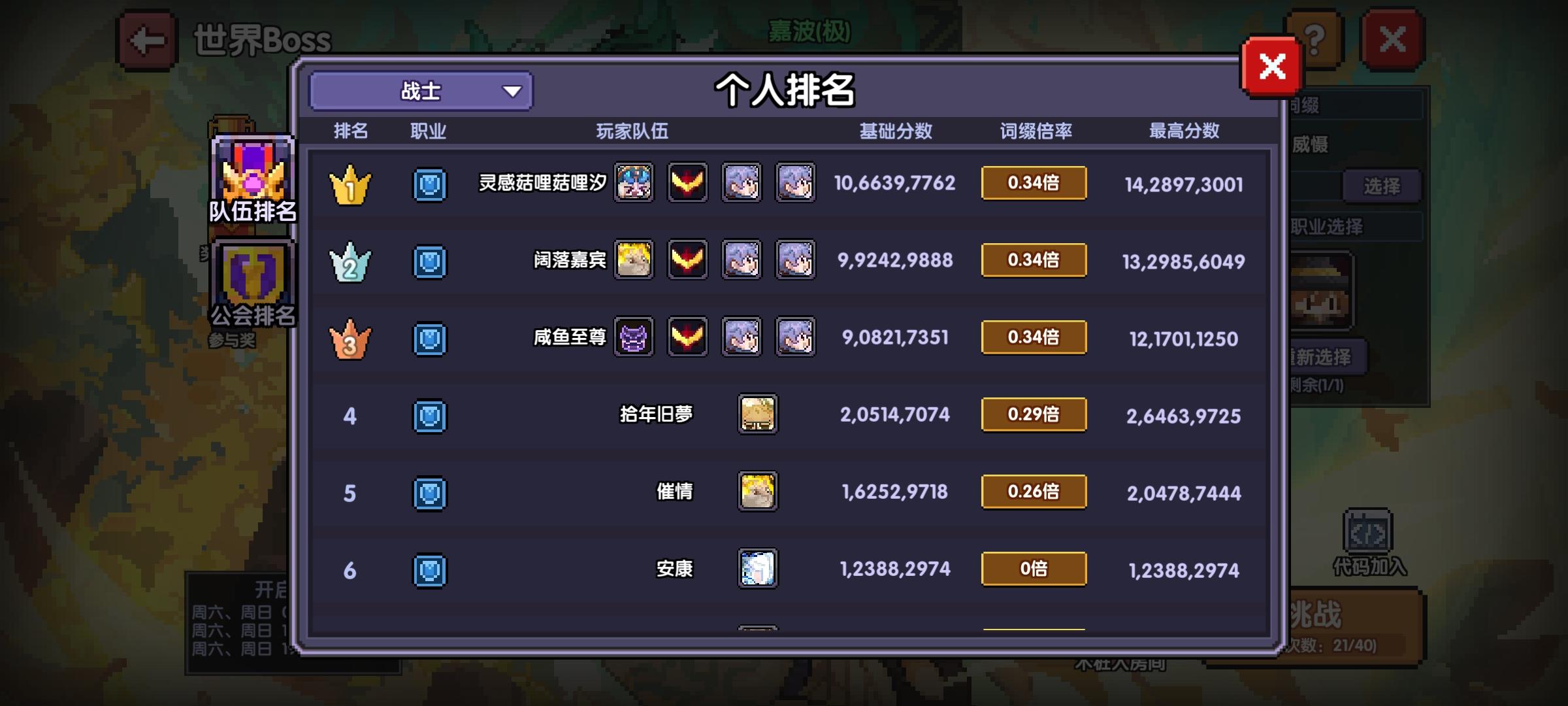Click the gold crown rank 1 icon

pos(351,184)
